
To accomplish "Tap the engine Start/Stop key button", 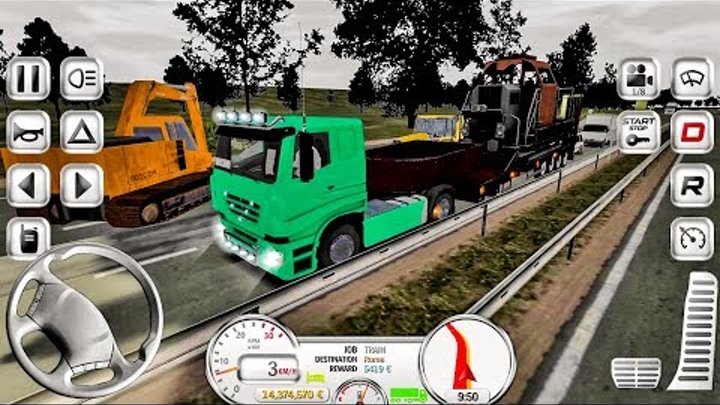I will pyautogui.click(x=638, y=132).
